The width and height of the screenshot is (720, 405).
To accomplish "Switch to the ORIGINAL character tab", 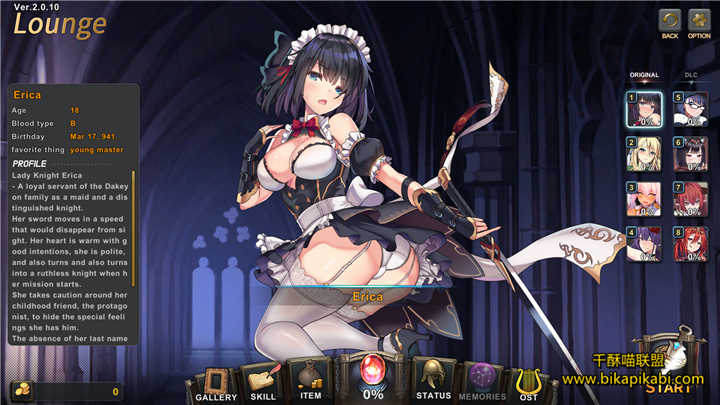I will coord(643,75).
